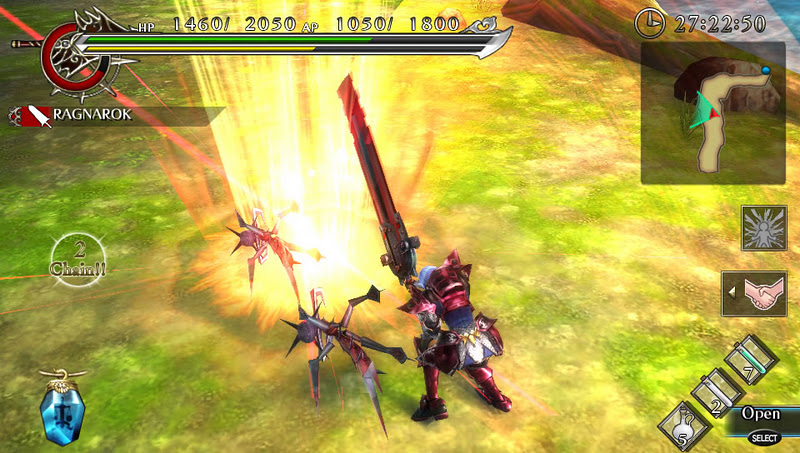This screenshot has width=800, height=453.
Task: Select the handshake co-op icon
Action: [x=763, y=294]
